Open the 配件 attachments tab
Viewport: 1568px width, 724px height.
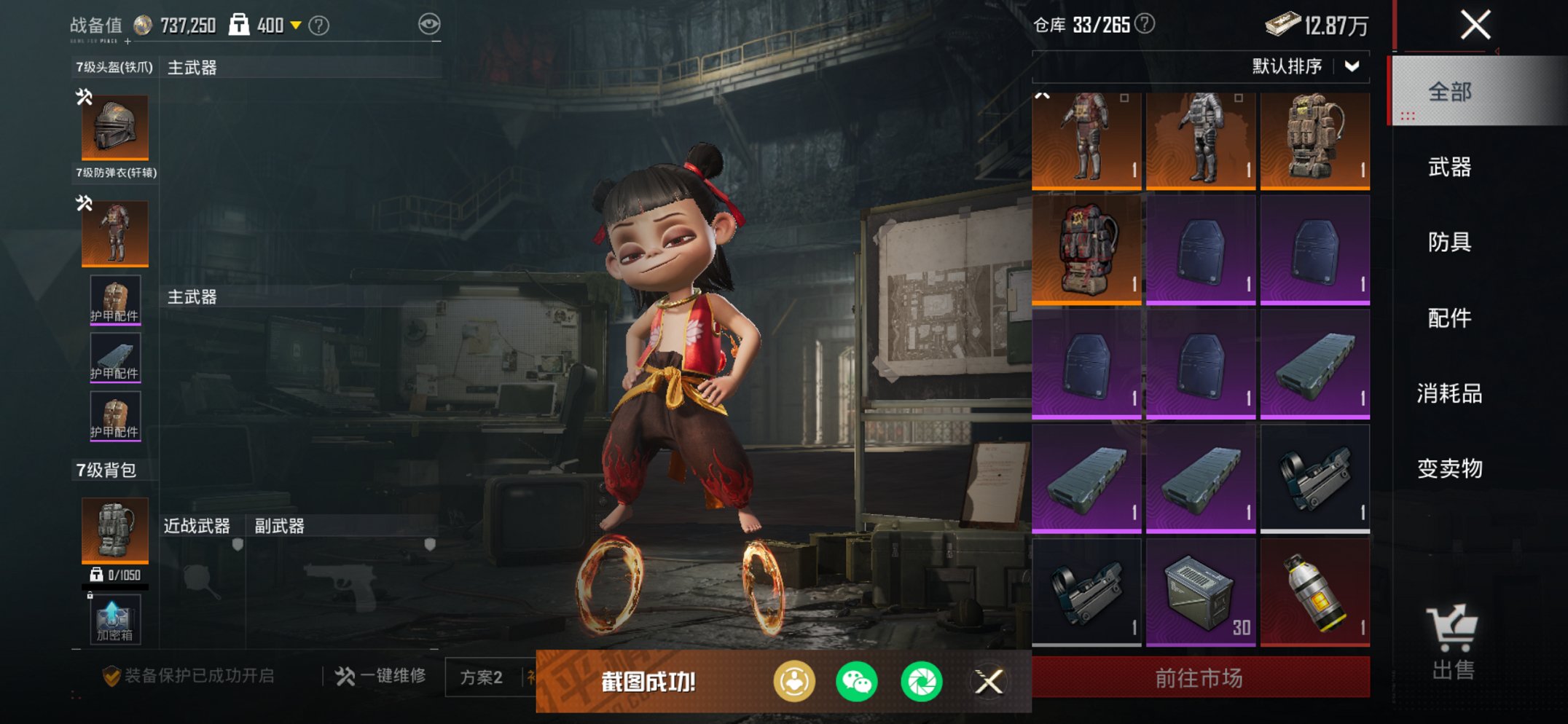tap(1449, 318)
